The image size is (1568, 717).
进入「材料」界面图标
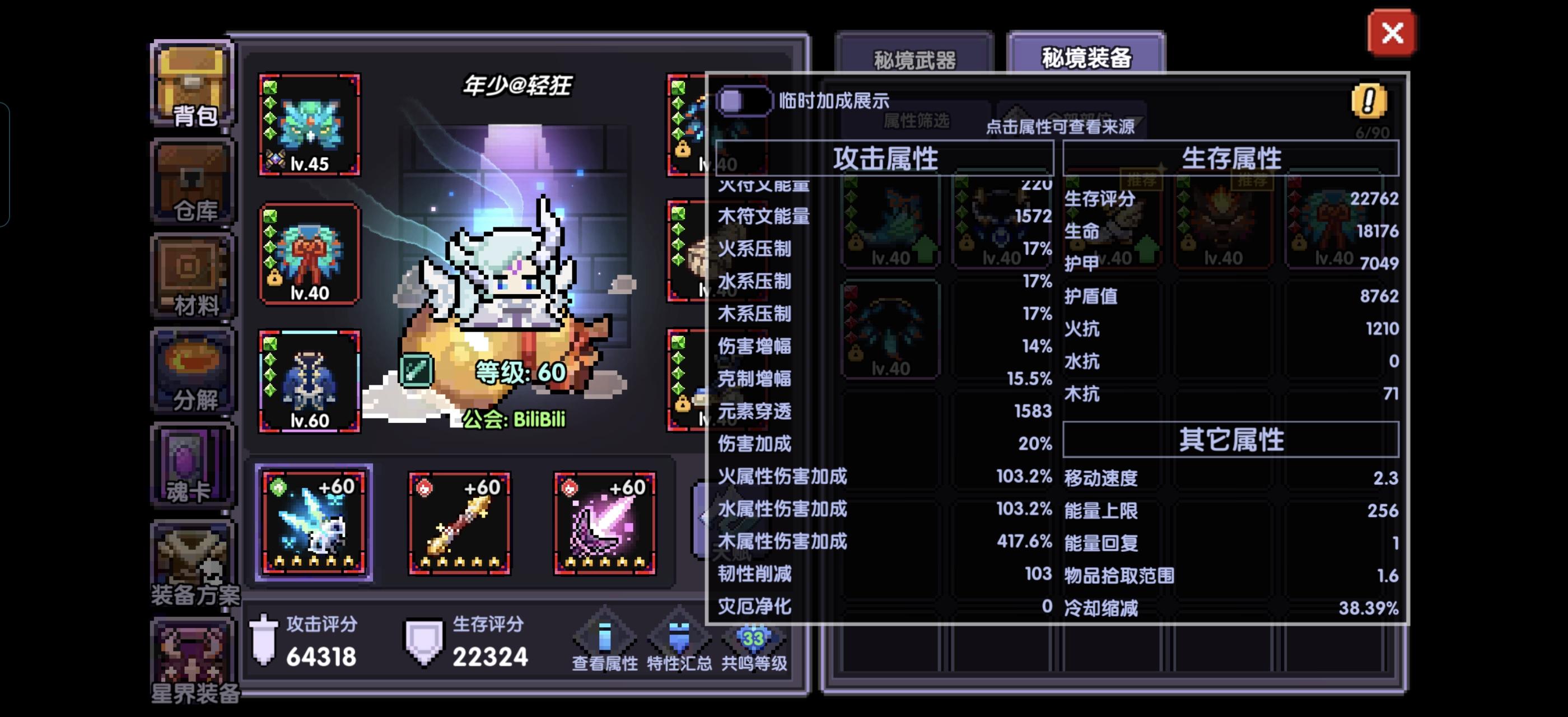pyautogui.click(x=191, y=277)
